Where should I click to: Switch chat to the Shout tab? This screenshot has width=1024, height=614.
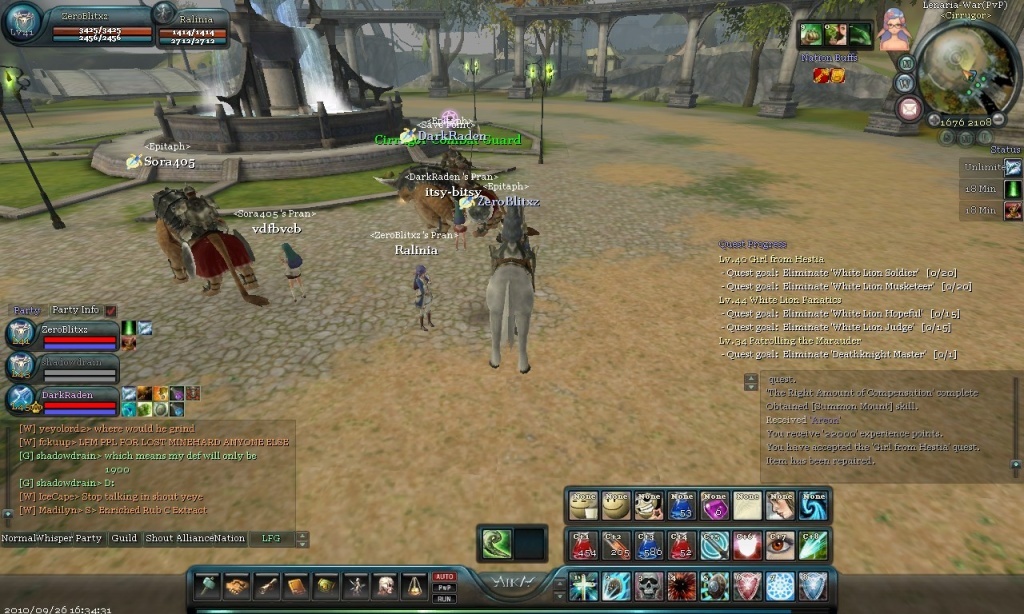click(x=160, y=538)
